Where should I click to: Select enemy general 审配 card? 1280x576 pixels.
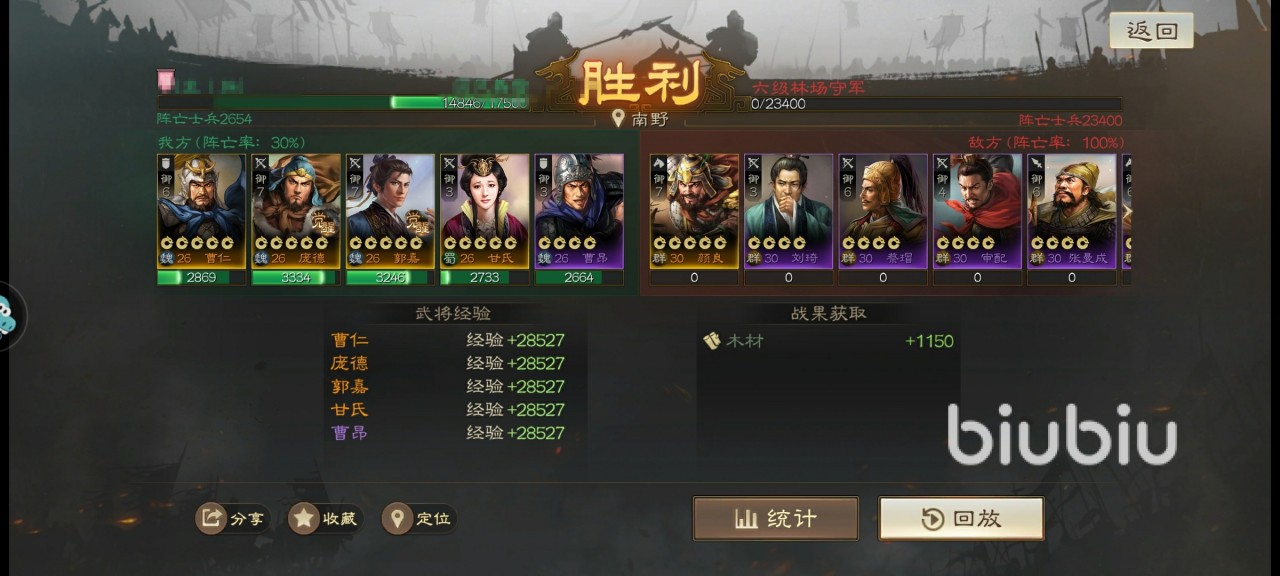coord(977,211)
